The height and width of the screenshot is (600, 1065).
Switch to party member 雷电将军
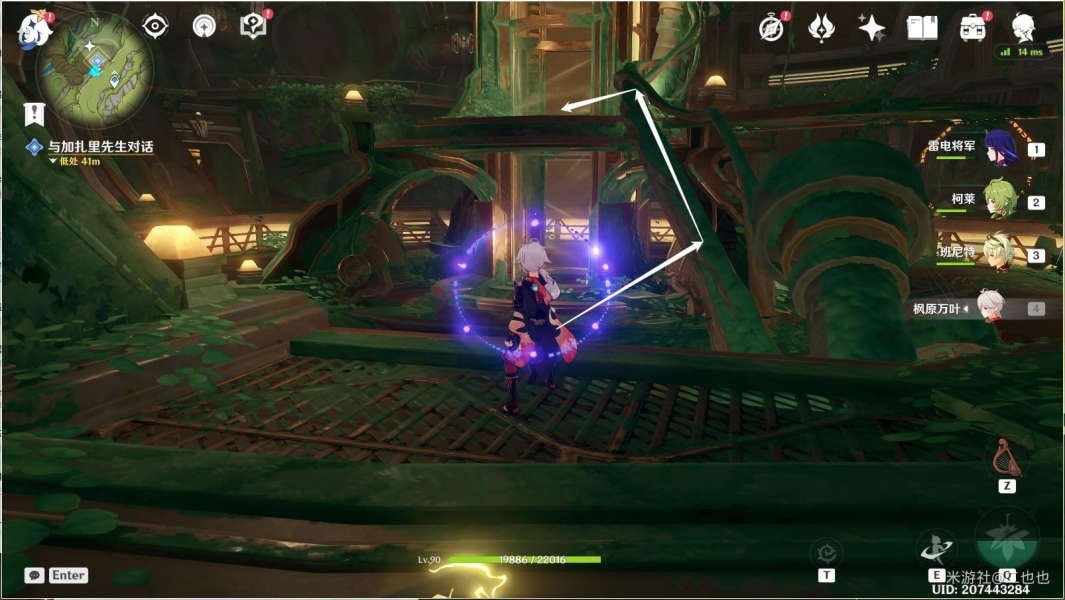(x=1000, y=148)
